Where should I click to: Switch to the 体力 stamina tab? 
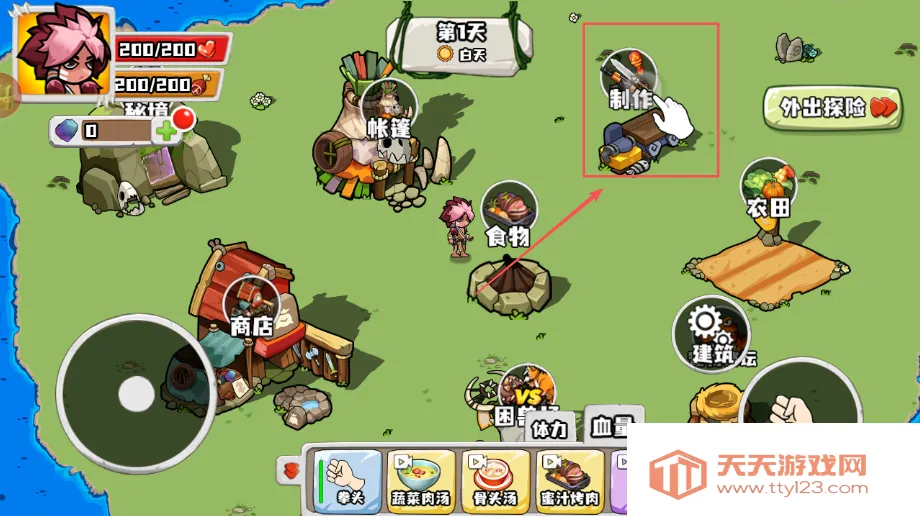click(549, 430)
